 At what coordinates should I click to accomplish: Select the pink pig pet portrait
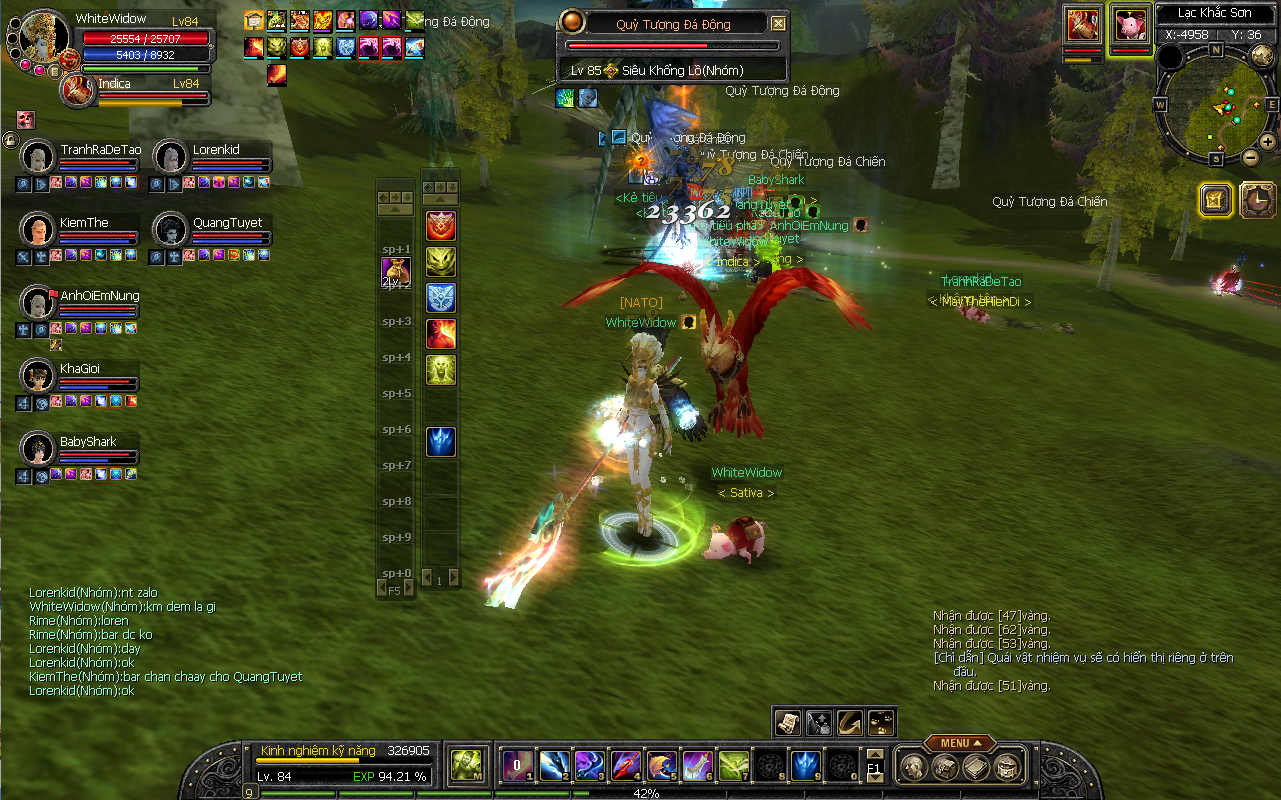(1130, 24)
